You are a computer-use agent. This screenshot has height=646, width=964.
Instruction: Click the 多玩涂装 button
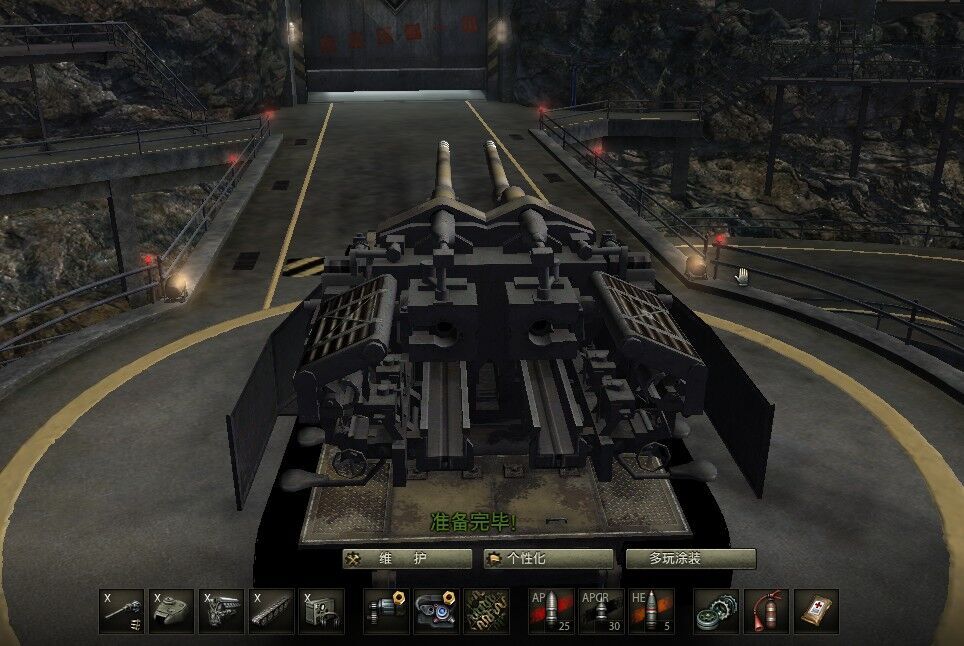pos(690,559)
